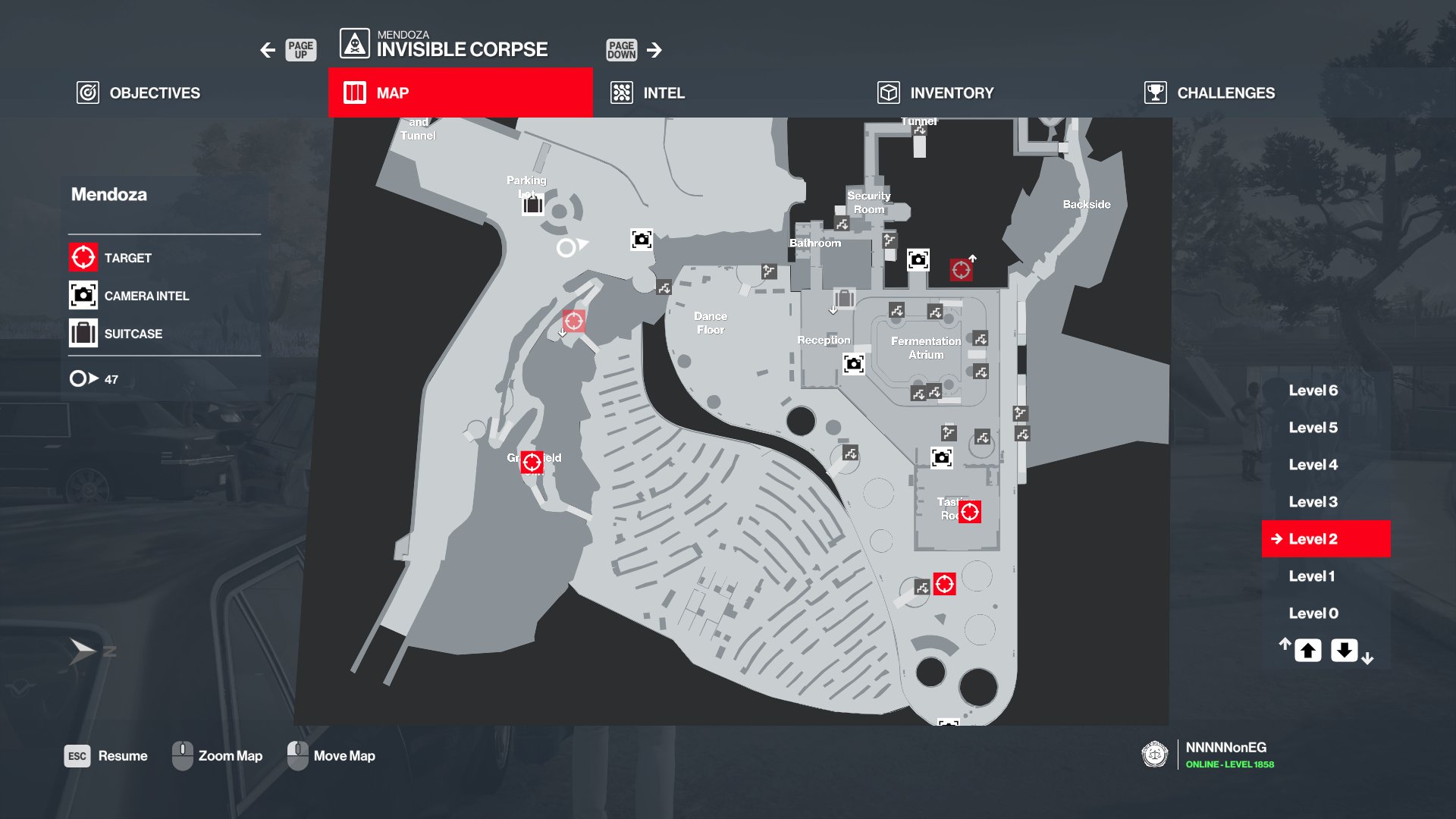Display Level 3 floor
The height and width of the screenshot is (819, 1456).
tap(1313, 502)
